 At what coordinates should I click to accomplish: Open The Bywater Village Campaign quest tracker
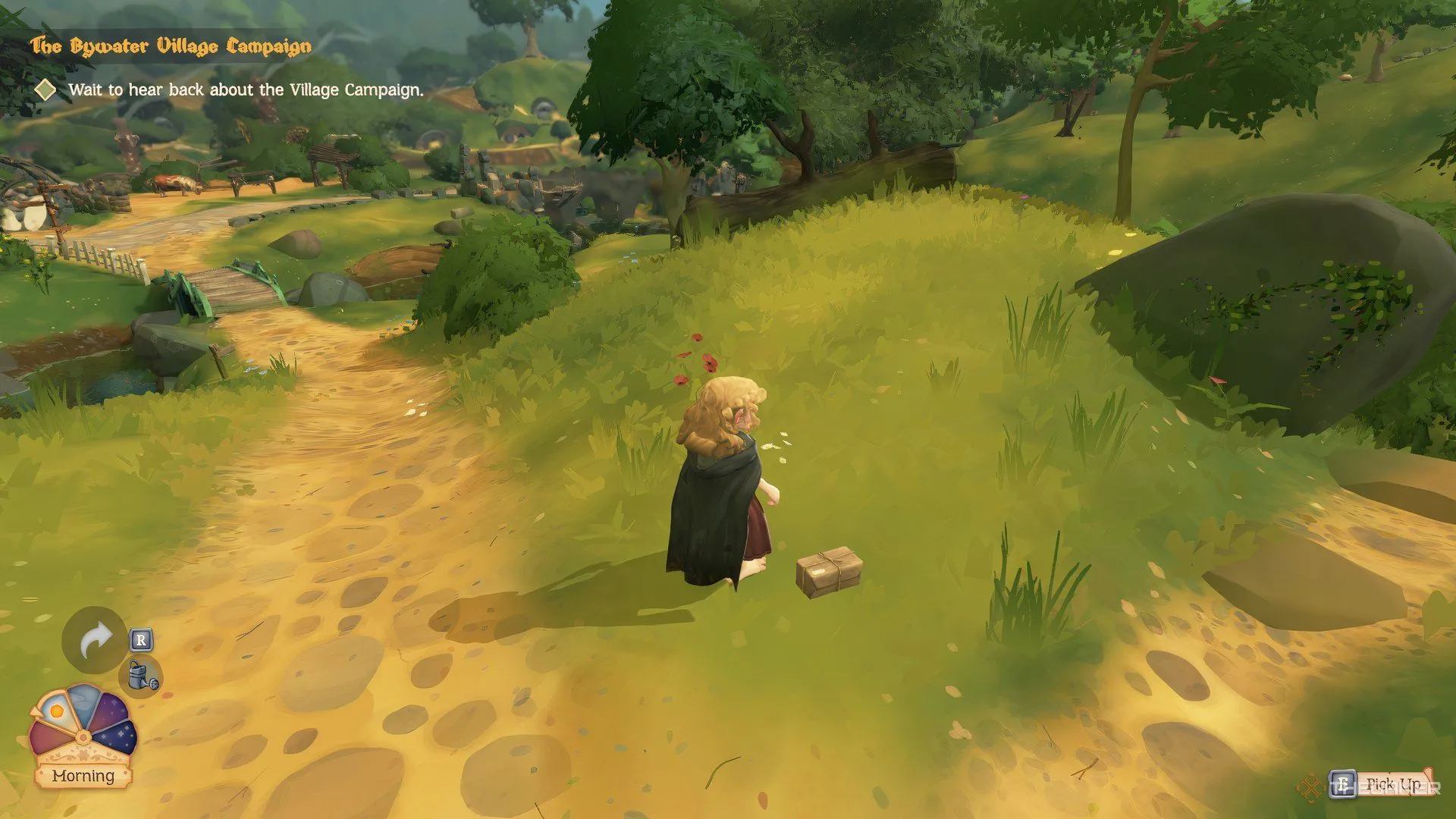pos(171,47)
